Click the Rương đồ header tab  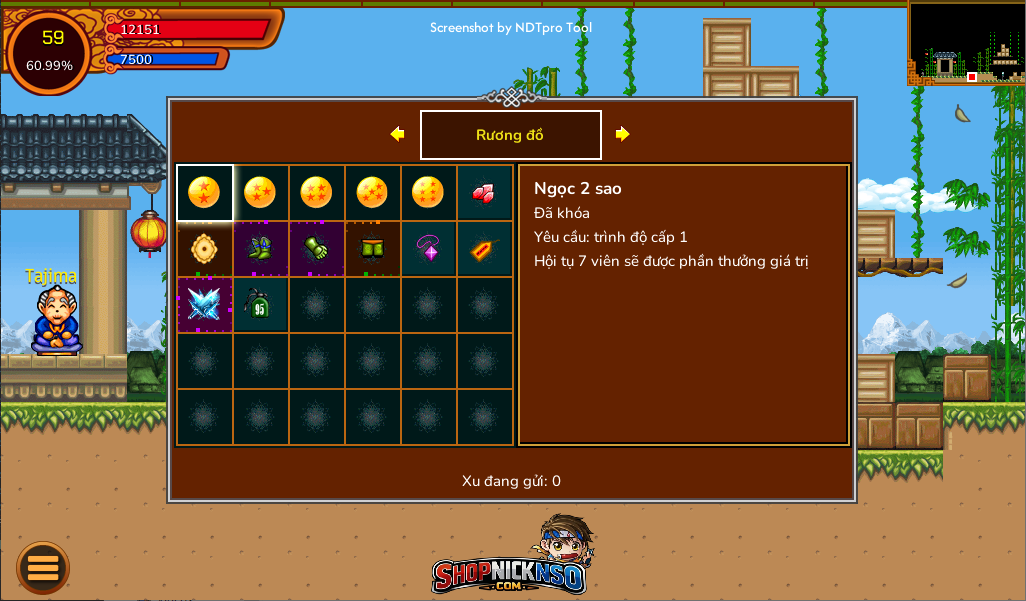pyautogui.click(x=510, y=135)
